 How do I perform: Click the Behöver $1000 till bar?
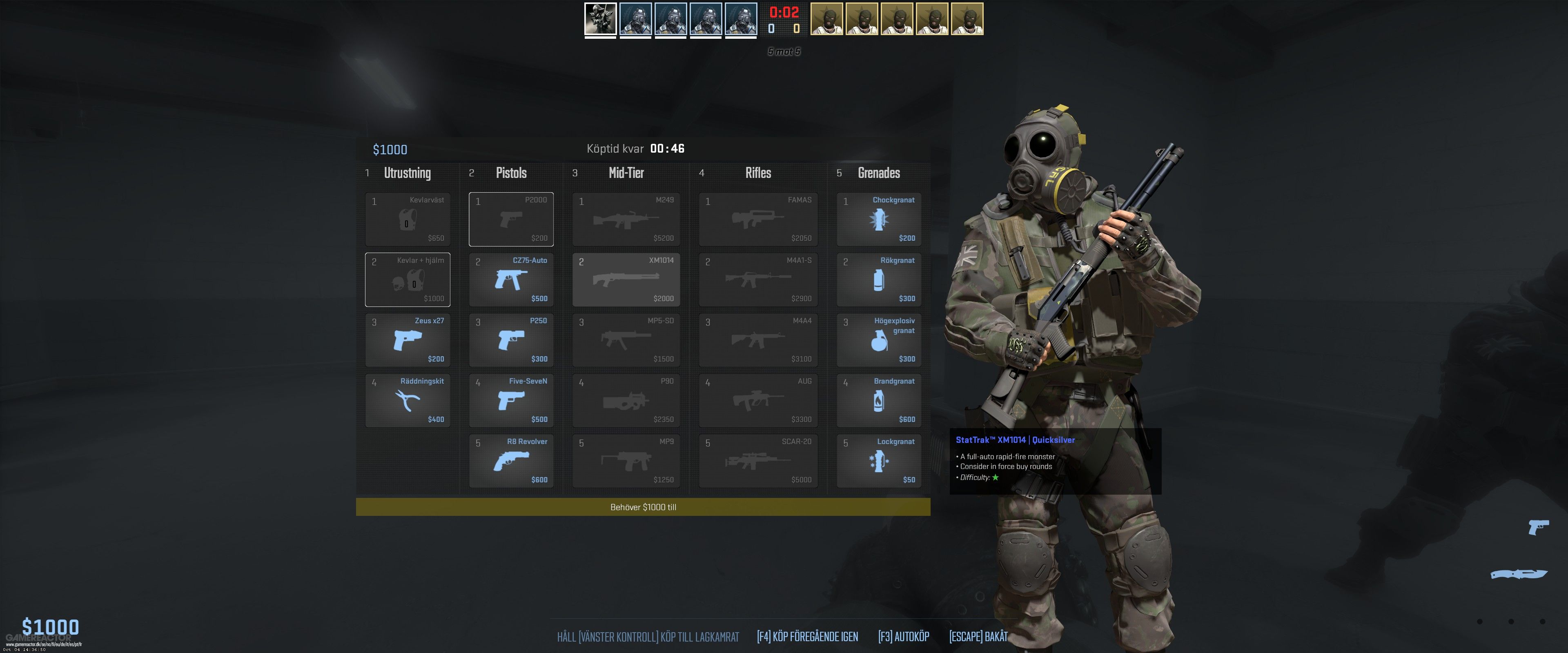pos(644,507)
